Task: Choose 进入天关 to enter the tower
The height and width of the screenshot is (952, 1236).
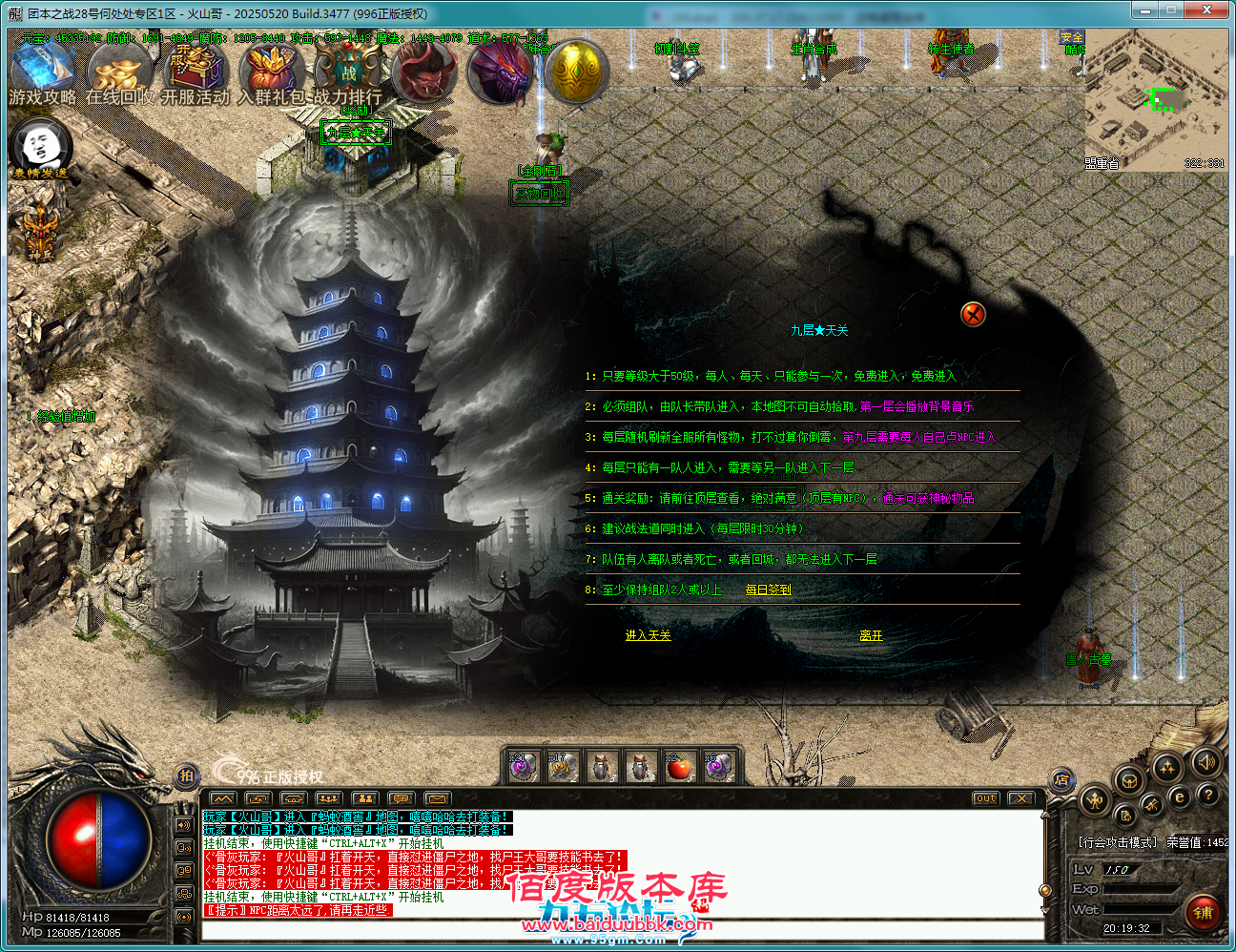Action: coord(648,635)
